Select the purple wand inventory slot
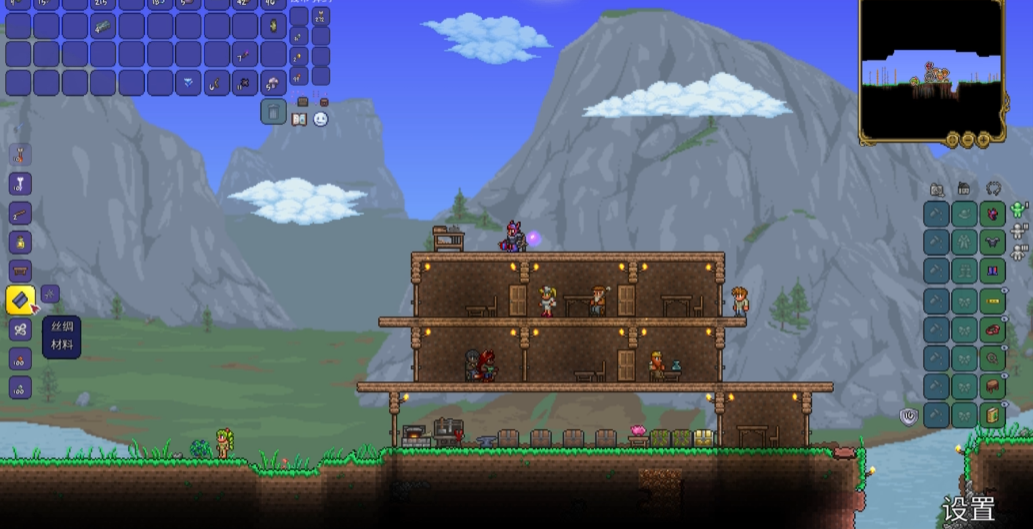Viewport: 1033px width, 529px height. (245, 54)
